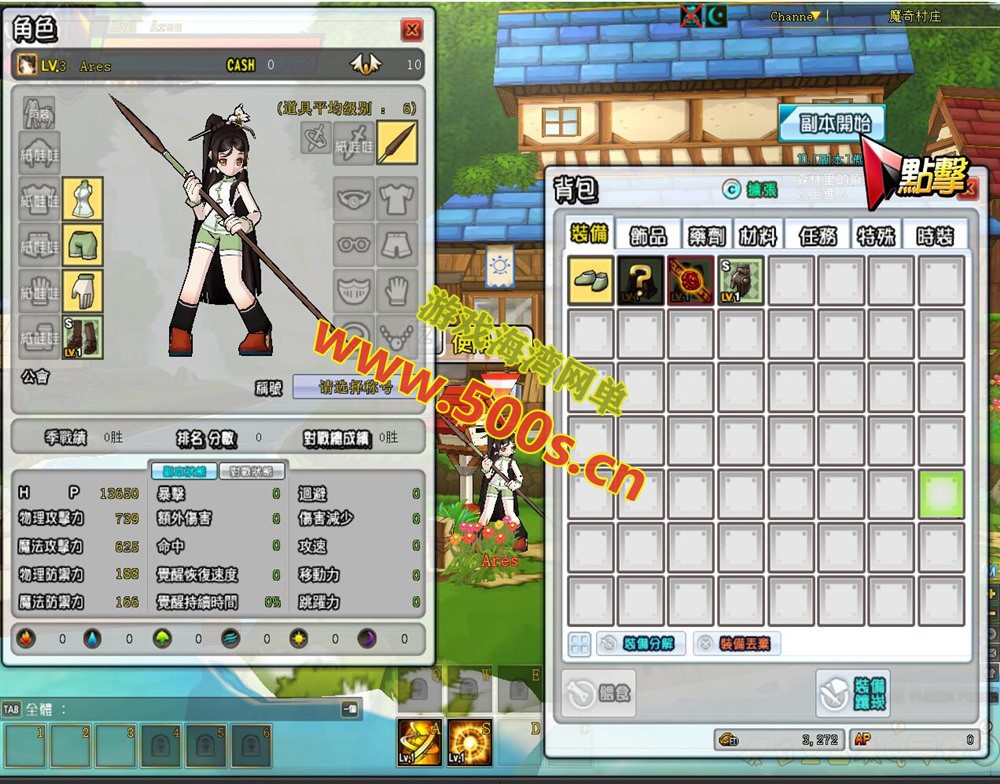The height and width of the screenshot is (784, 1000).
Task: Select the equipped brown boots slot
Action: tap(83, 337)
